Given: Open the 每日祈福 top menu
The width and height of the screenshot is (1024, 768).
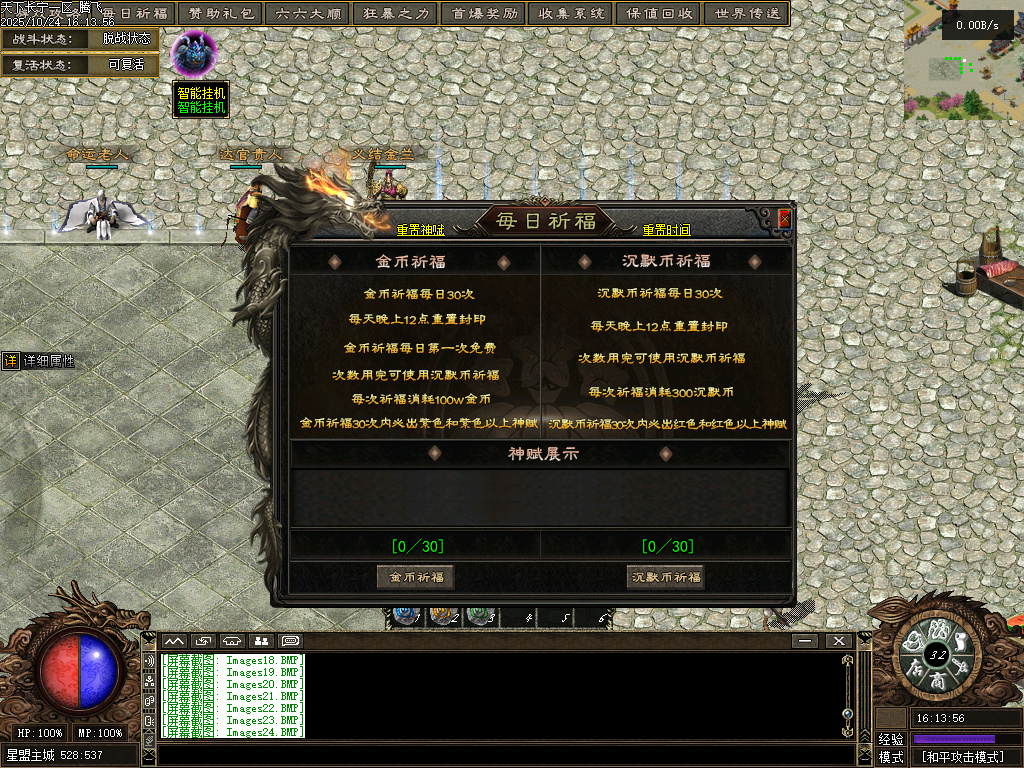Looking at the screenshot, I should pyautogui.click(x=136, y=14).
